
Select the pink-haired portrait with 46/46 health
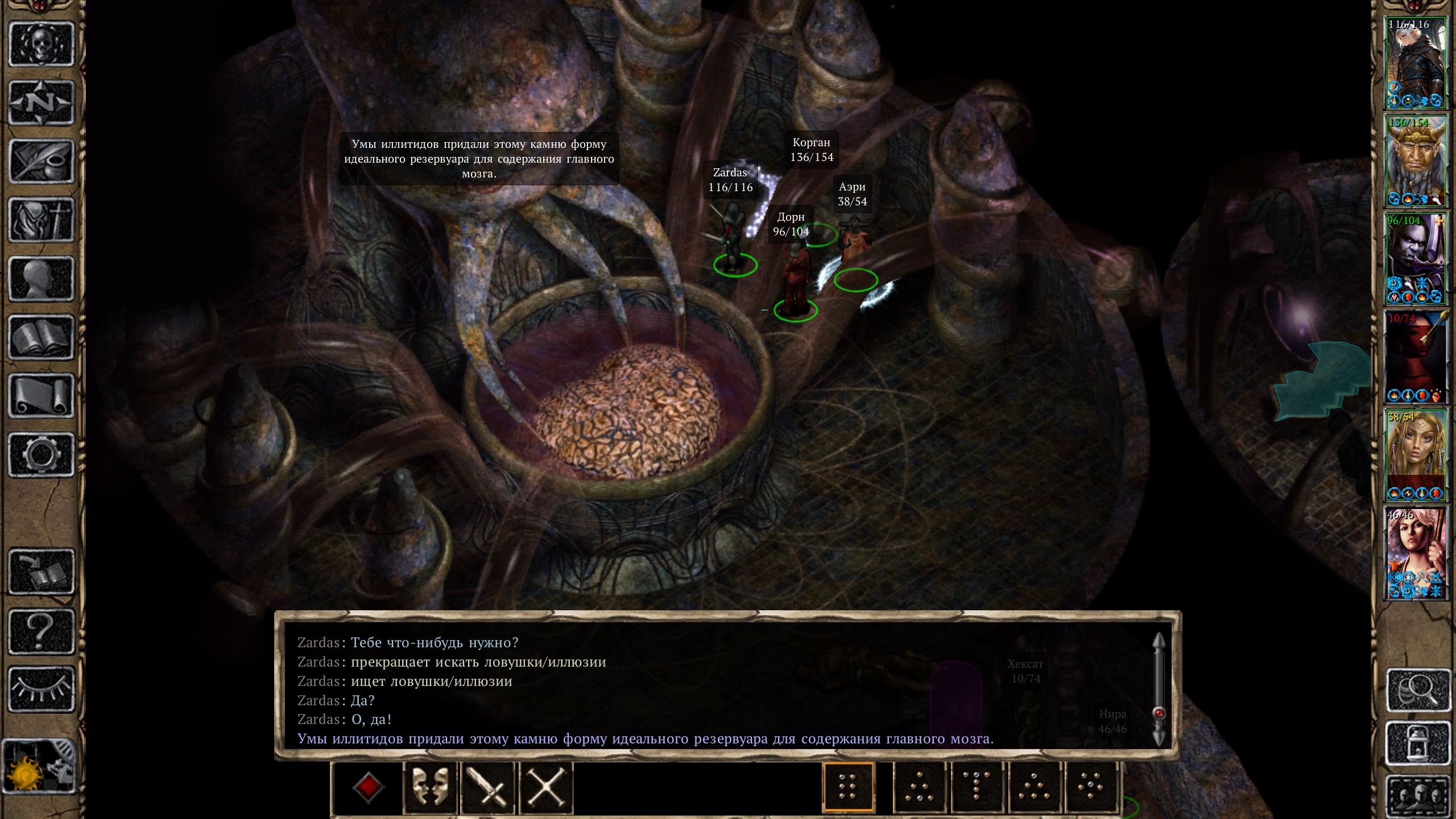(1416, 553)
